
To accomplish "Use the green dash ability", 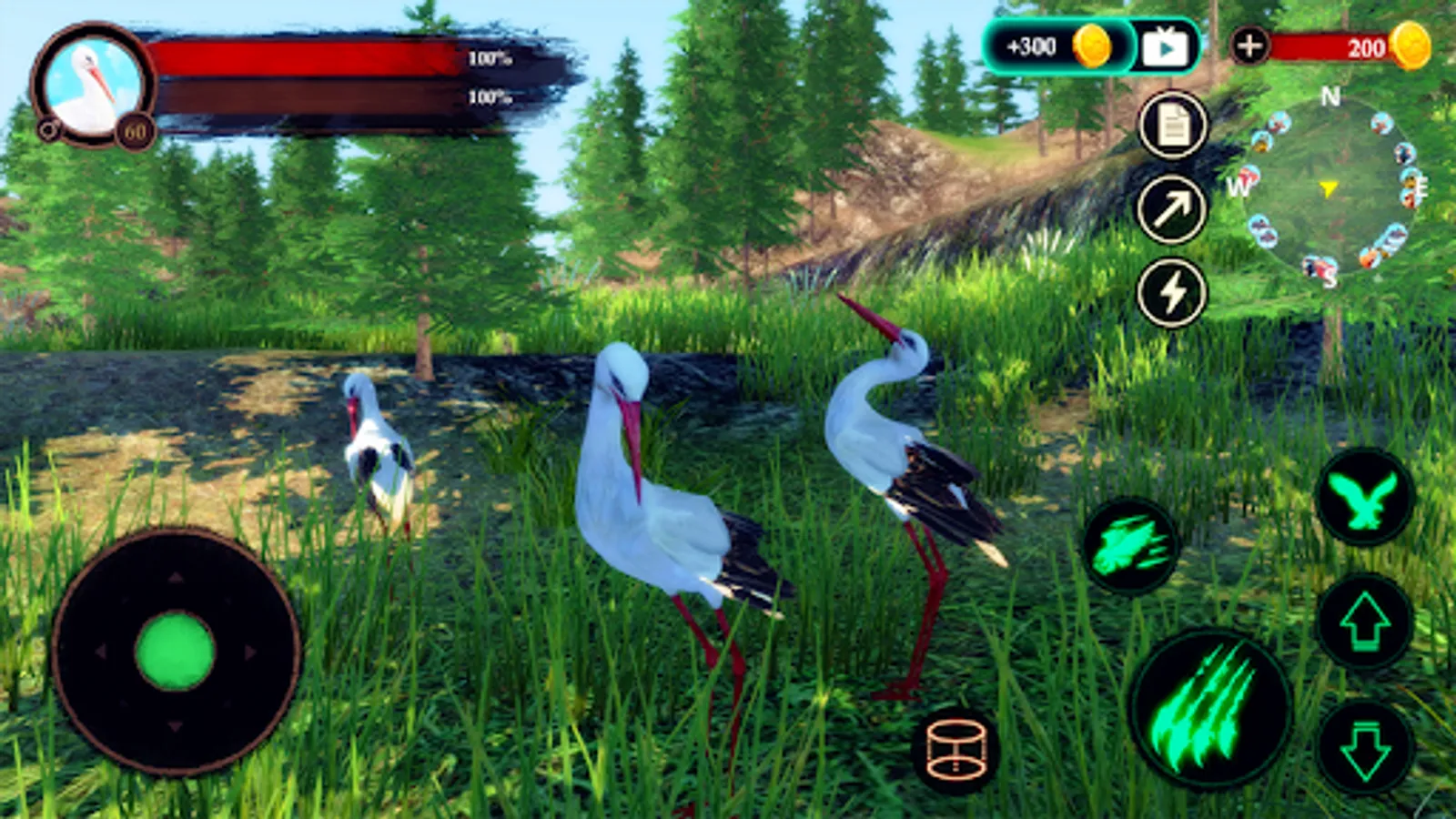I will [1130, 546].
